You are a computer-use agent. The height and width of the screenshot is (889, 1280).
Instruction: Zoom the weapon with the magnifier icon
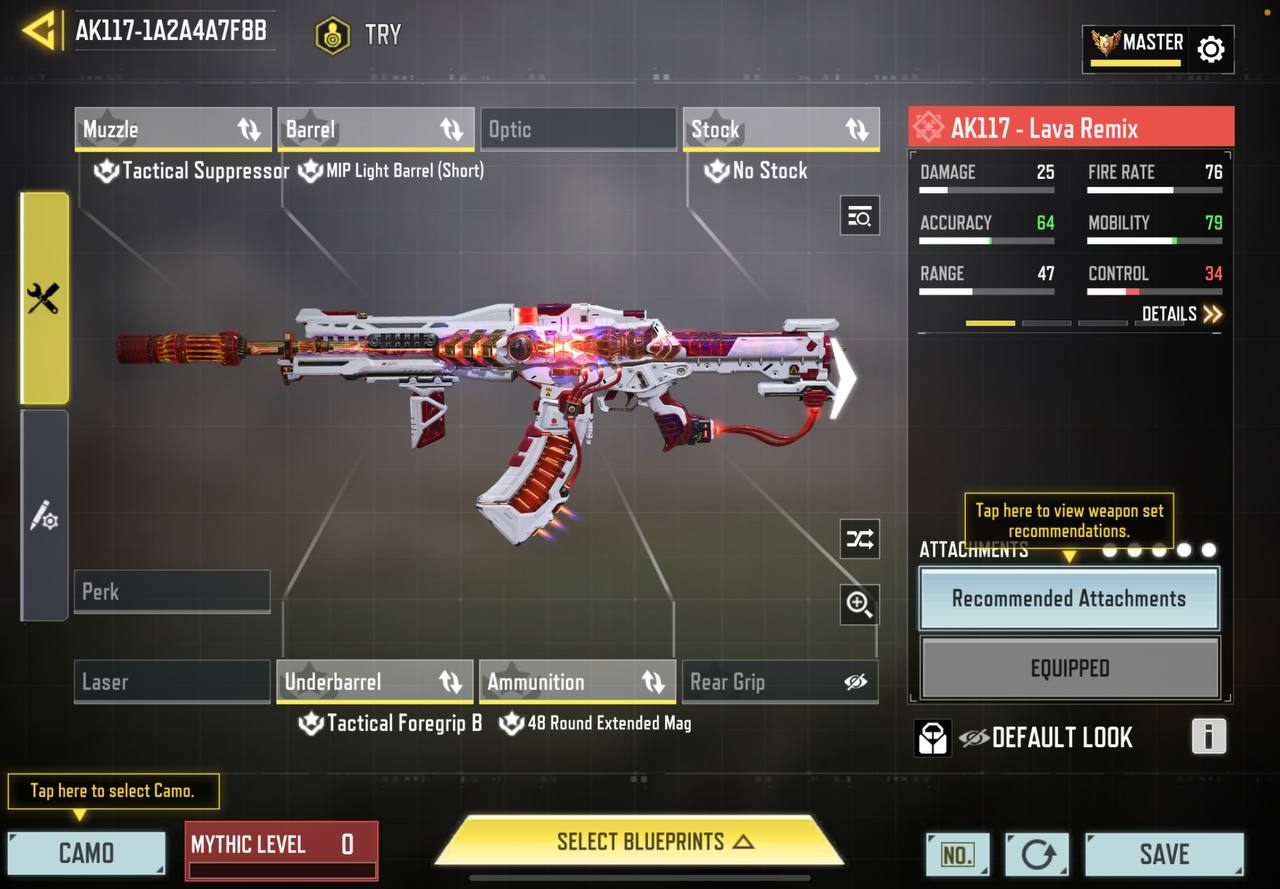point(859,604)
